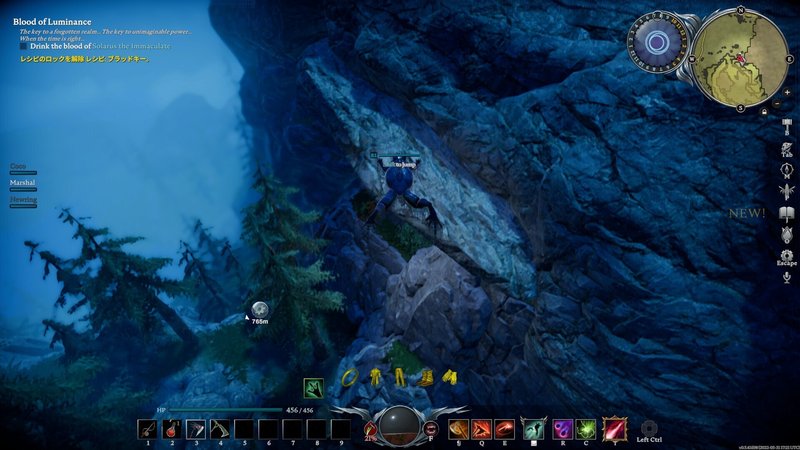Open the character inventory Tab icon

point(787,150)
